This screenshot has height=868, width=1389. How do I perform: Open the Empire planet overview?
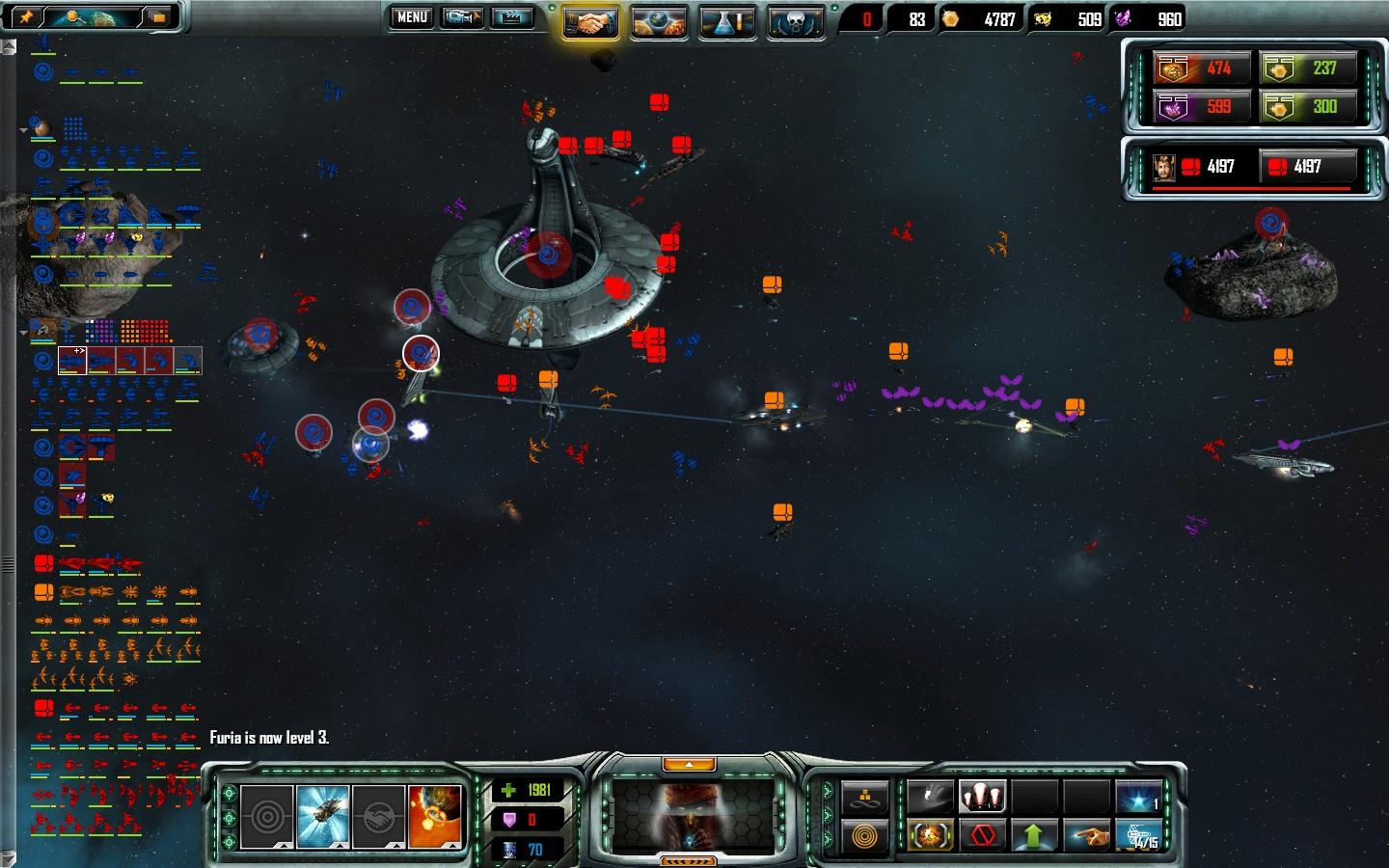[660, 17]
